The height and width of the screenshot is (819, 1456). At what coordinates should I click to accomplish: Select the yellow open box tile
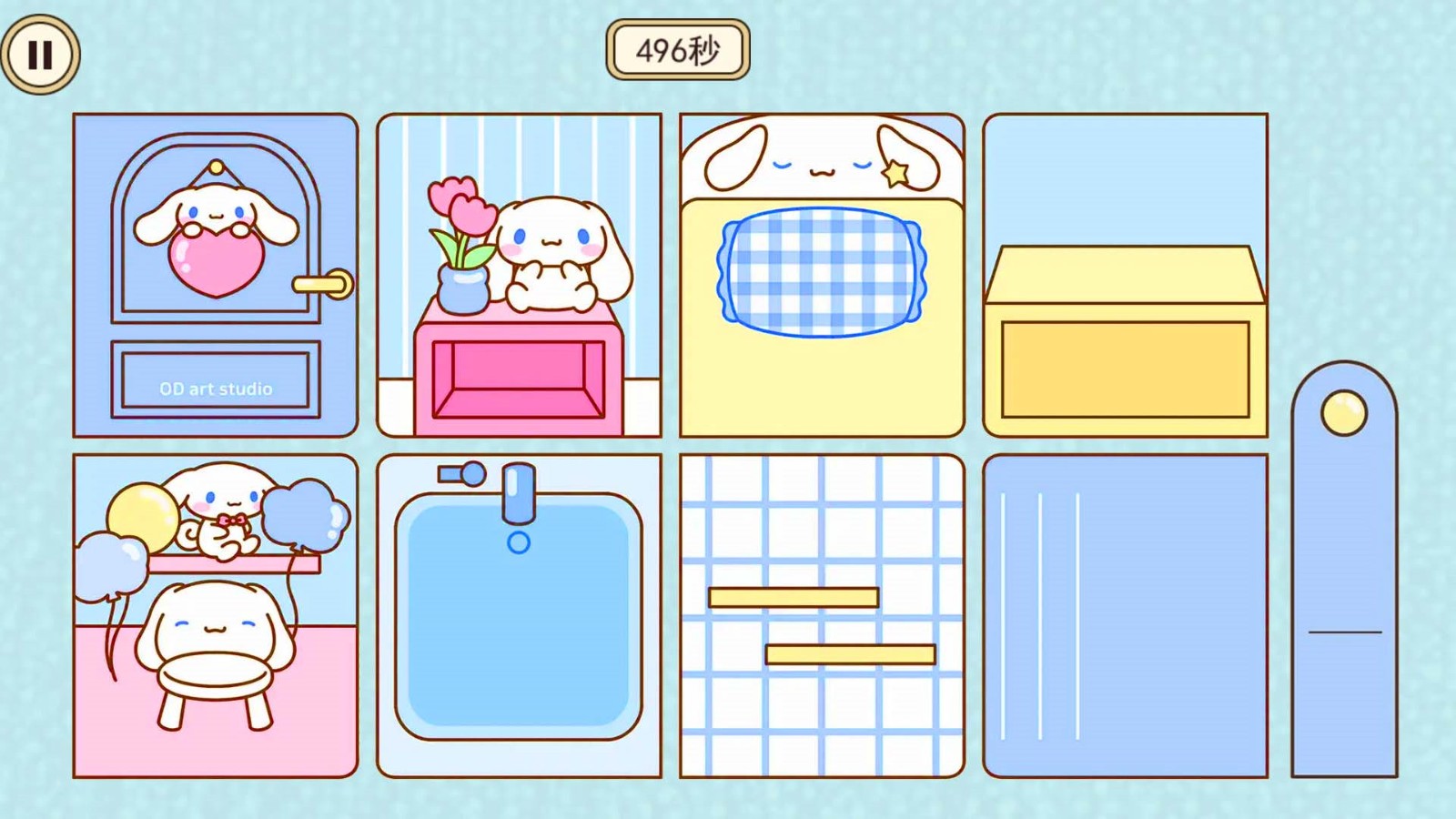(x=1125, y=275)
